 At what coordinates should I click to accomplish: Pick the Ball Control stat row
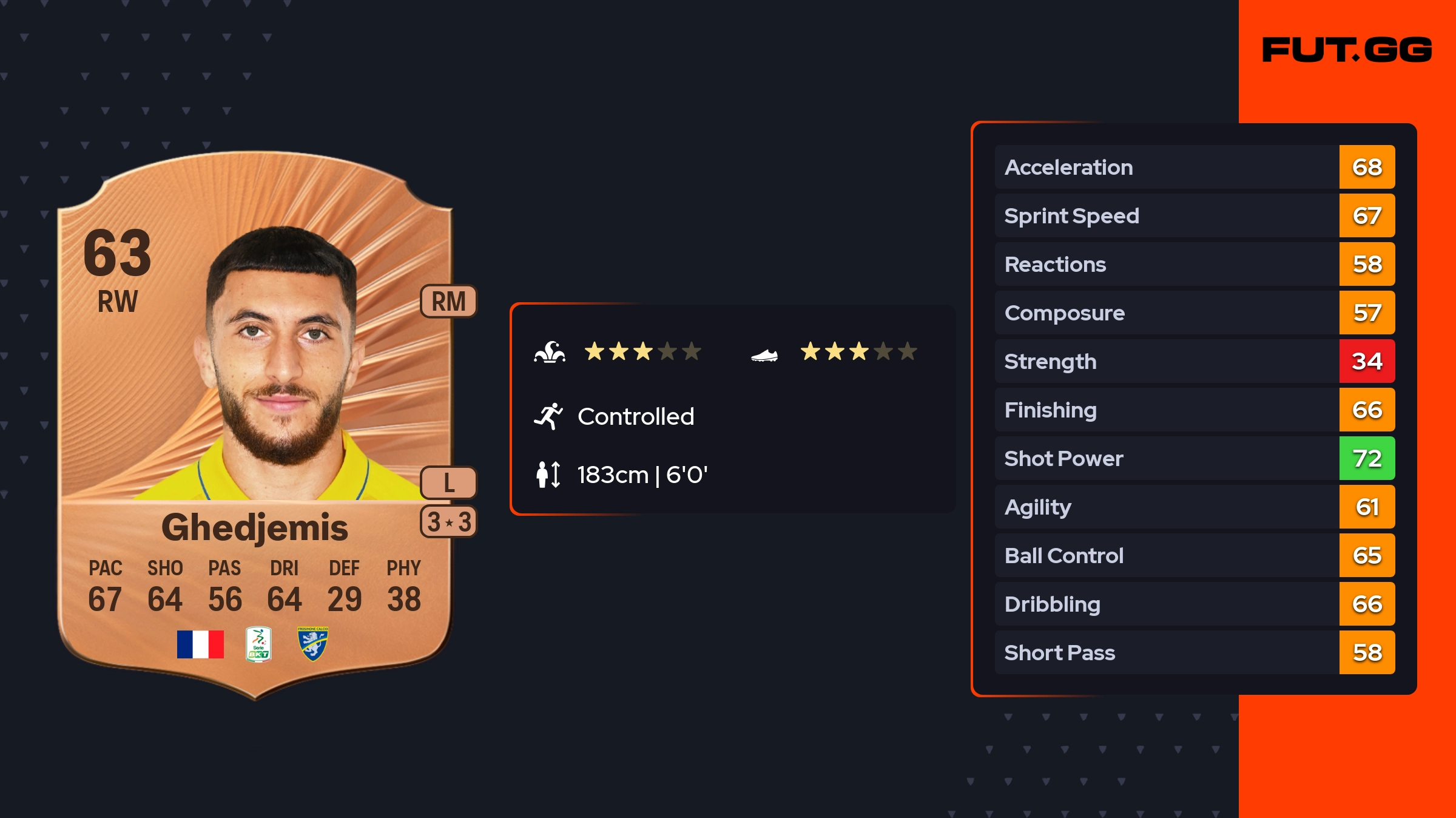[1194, 556]
